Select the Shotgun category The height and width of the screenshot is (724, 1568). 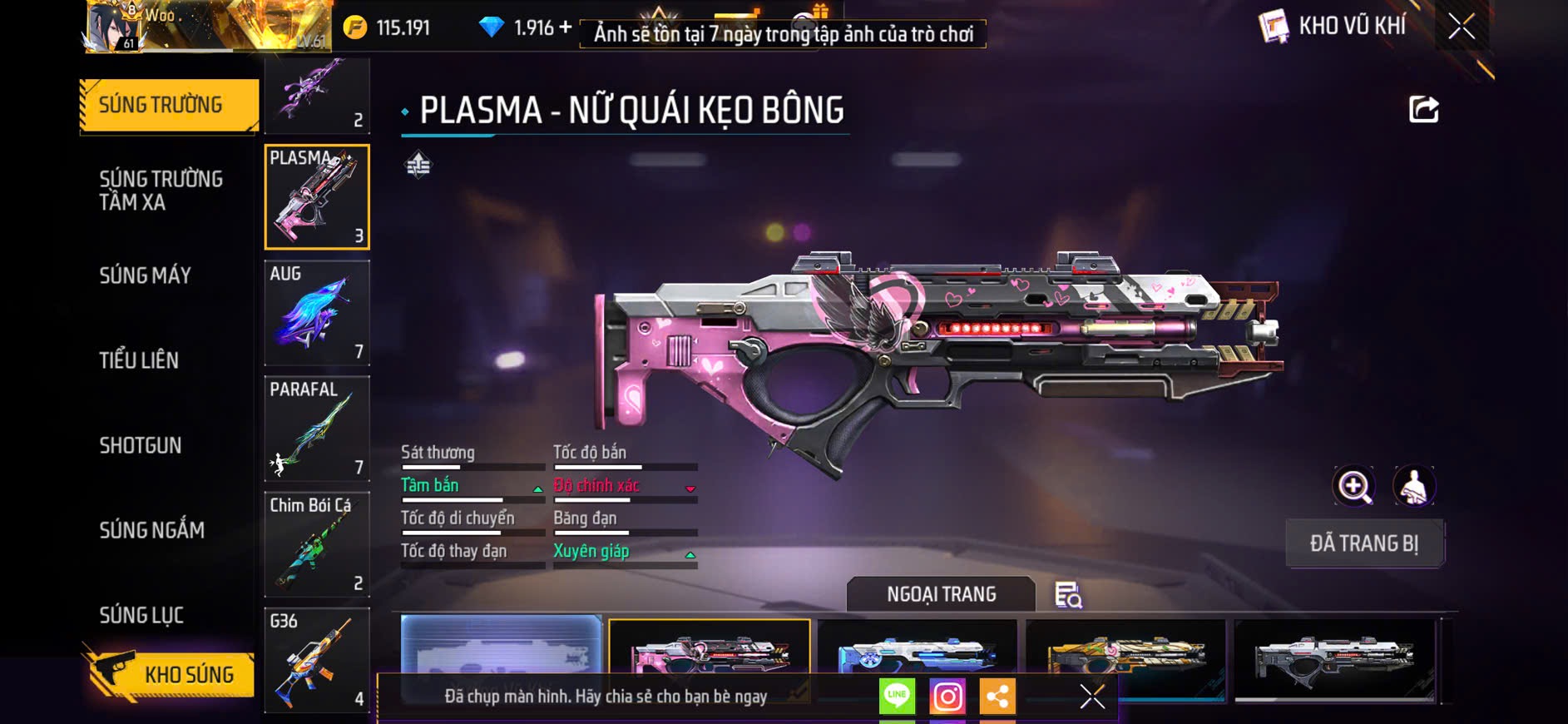coord(141,445)
